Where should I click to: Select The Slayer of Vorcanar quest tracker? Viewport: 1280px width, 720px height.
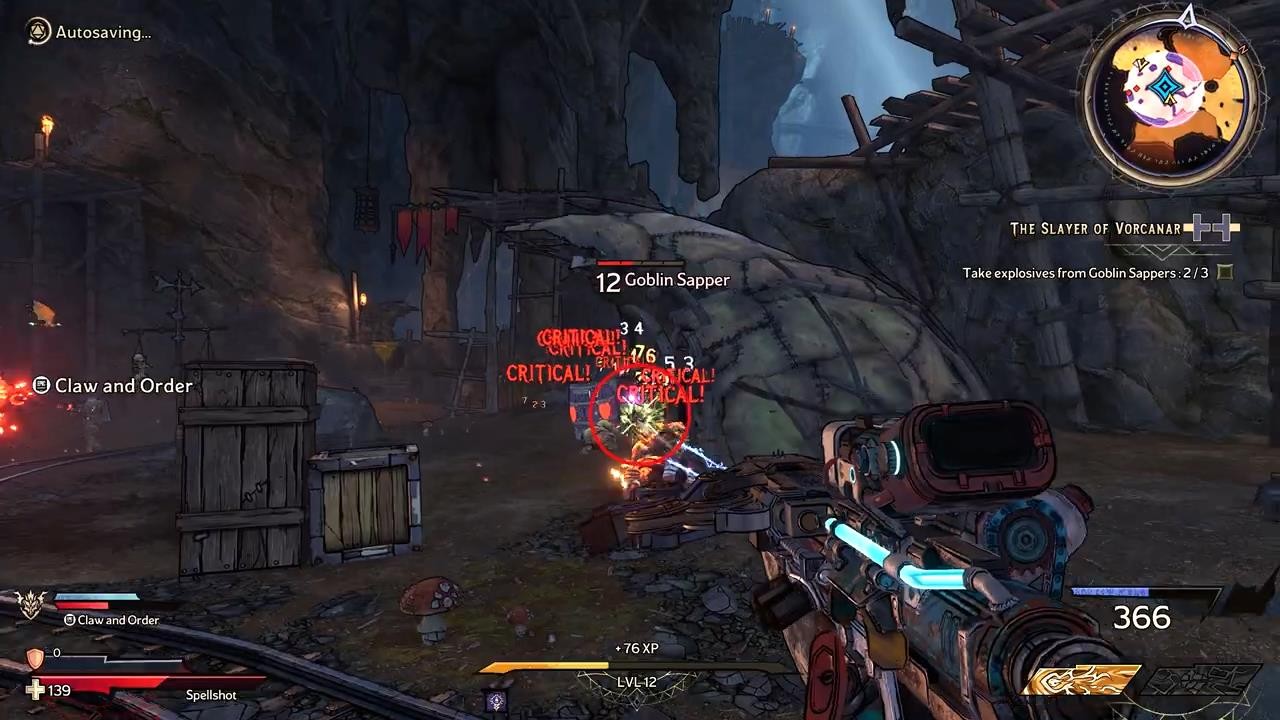[x=1096, y=229]
